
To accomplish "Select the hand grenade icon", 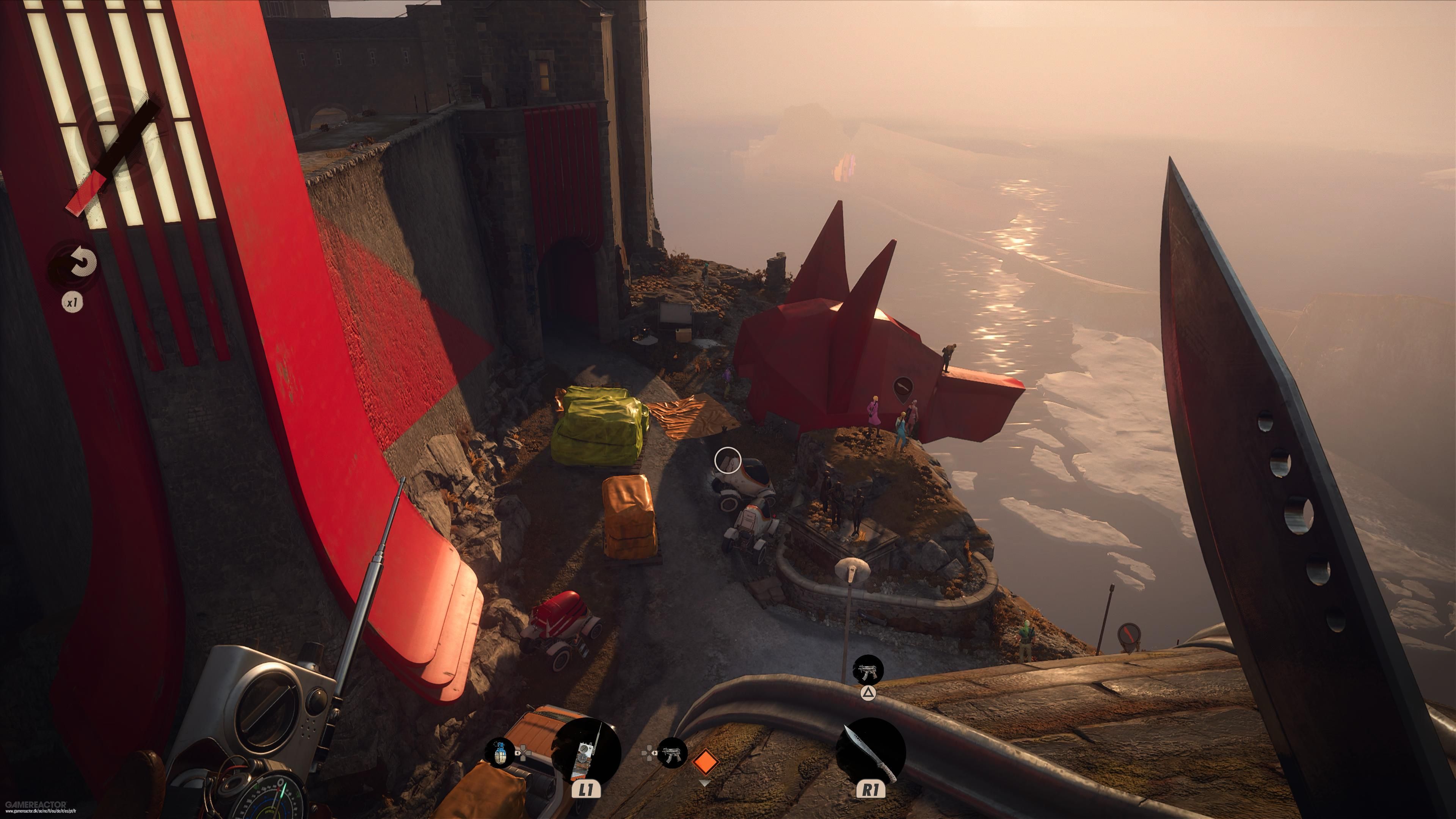I will click(x=500, y=752).
